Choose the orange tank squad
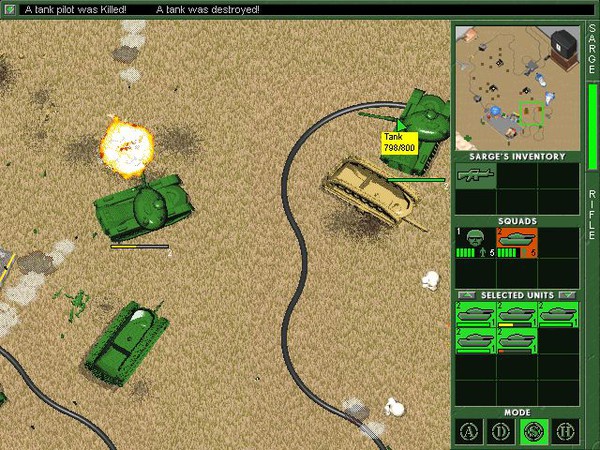Image resolution: width=600 pixels, height=450 pixels. click(x=517, y=242)
